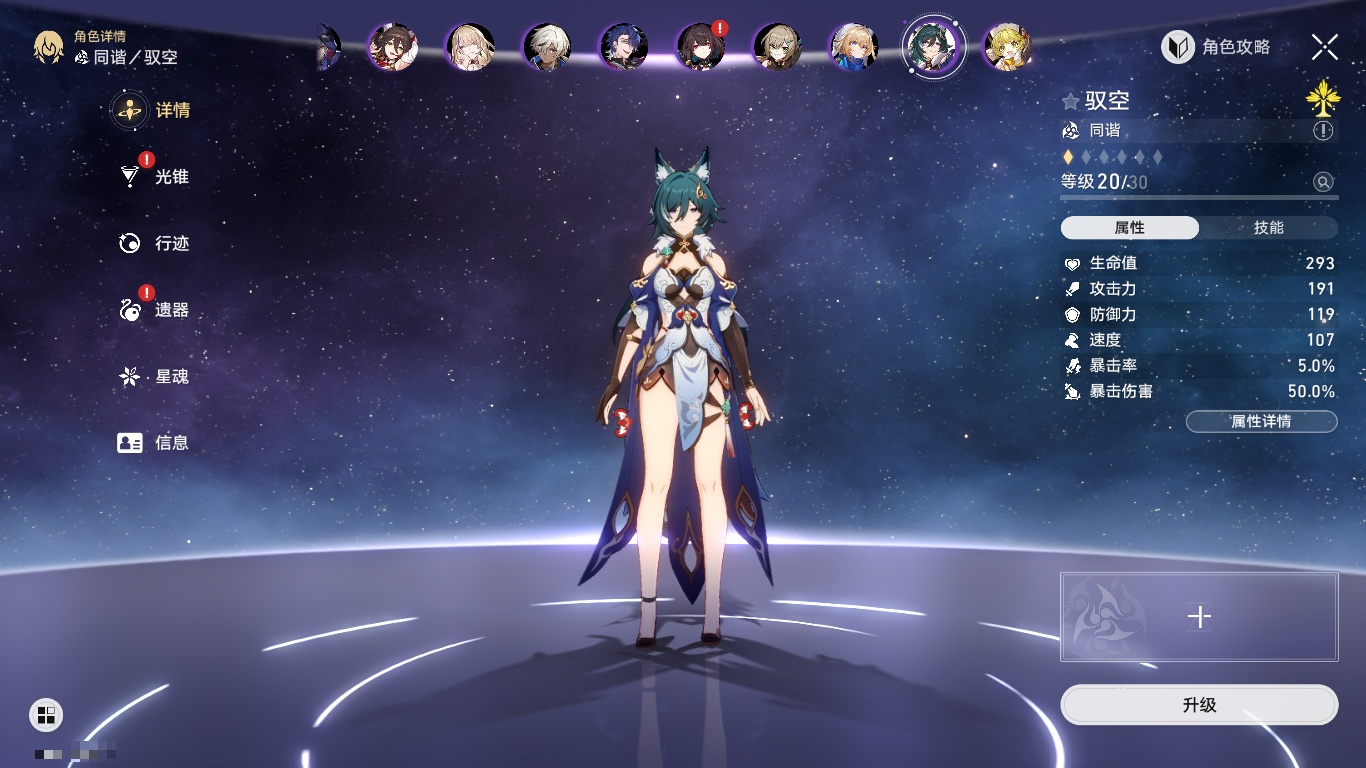Close the character screen with X
The image size is (1366, 768).
(x=1324, y=46)
